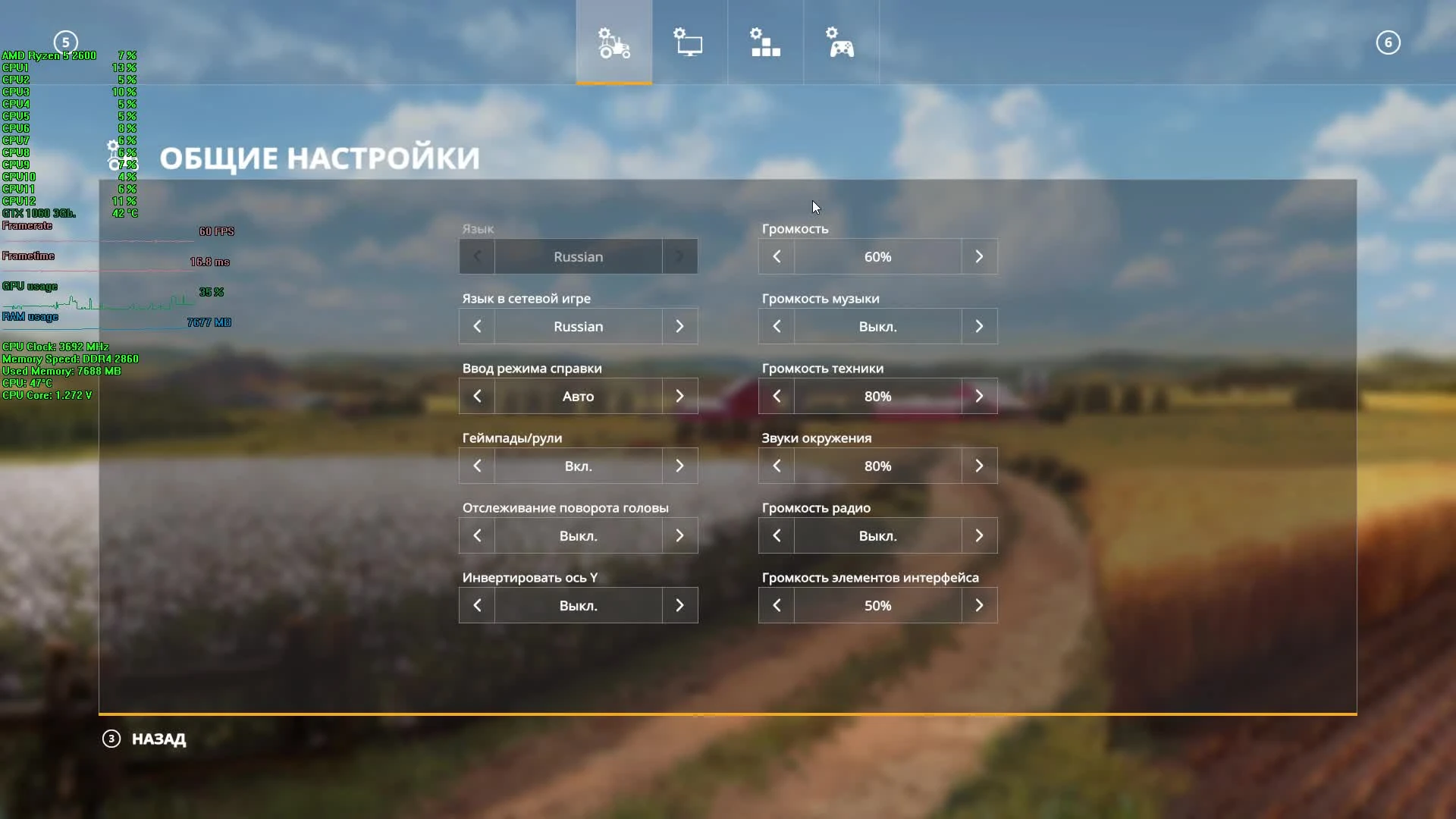Change Язык setting from Russian
The height and width of the screenshot is (819, 1456).
tap(679, 256)
